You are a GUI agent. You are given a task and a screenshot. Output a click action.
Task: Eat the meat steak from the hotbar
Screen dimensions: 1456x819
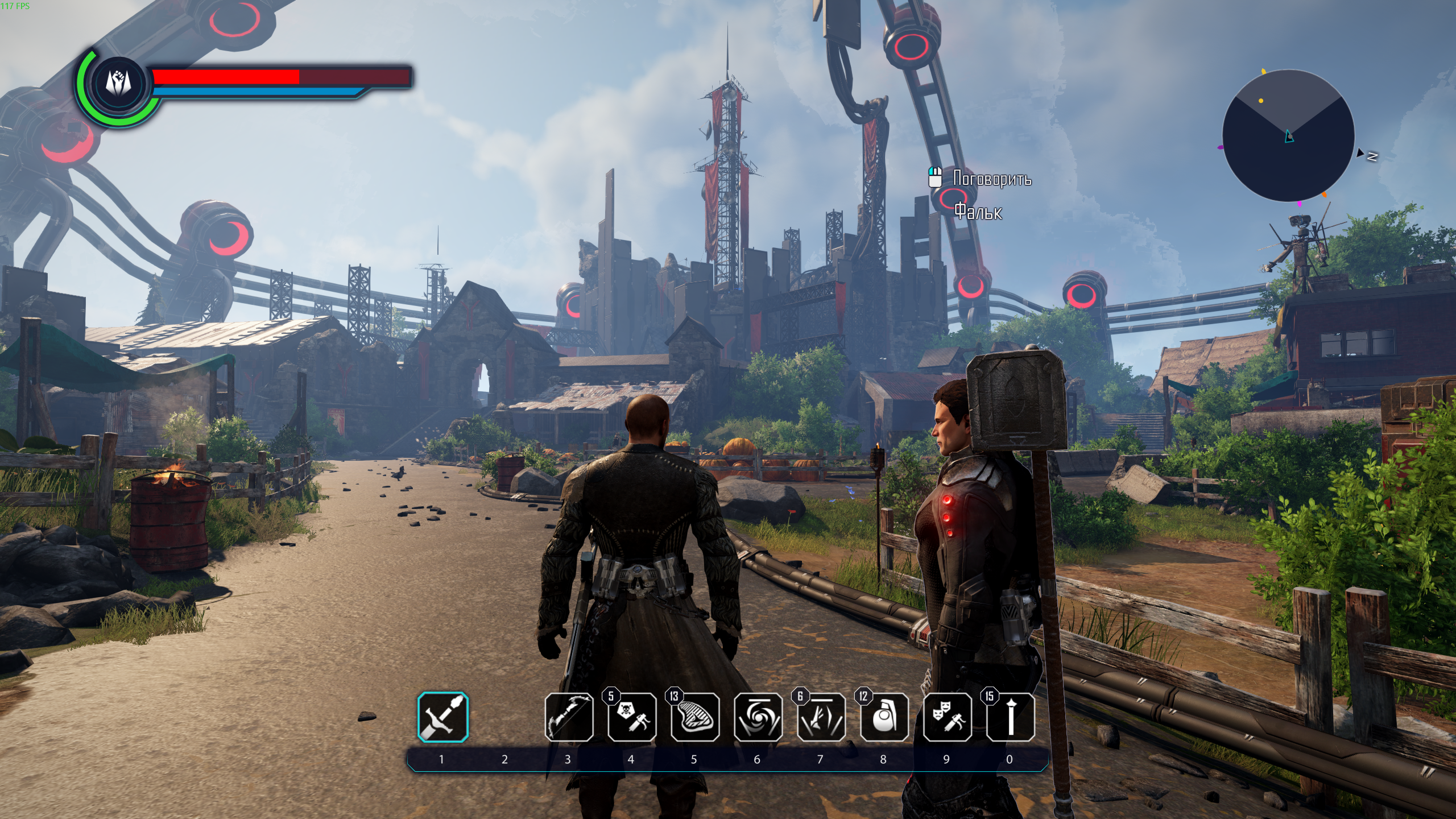695,717
